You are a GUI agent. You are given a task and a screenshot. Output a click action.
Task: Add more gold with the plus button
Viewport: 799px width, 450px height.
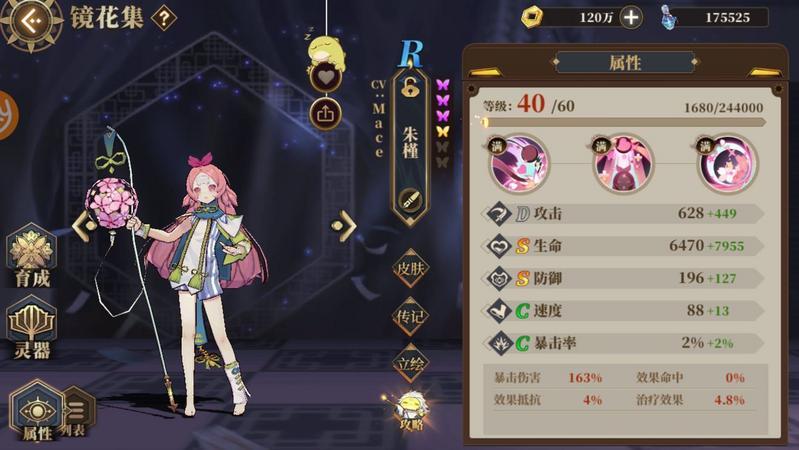631,17
